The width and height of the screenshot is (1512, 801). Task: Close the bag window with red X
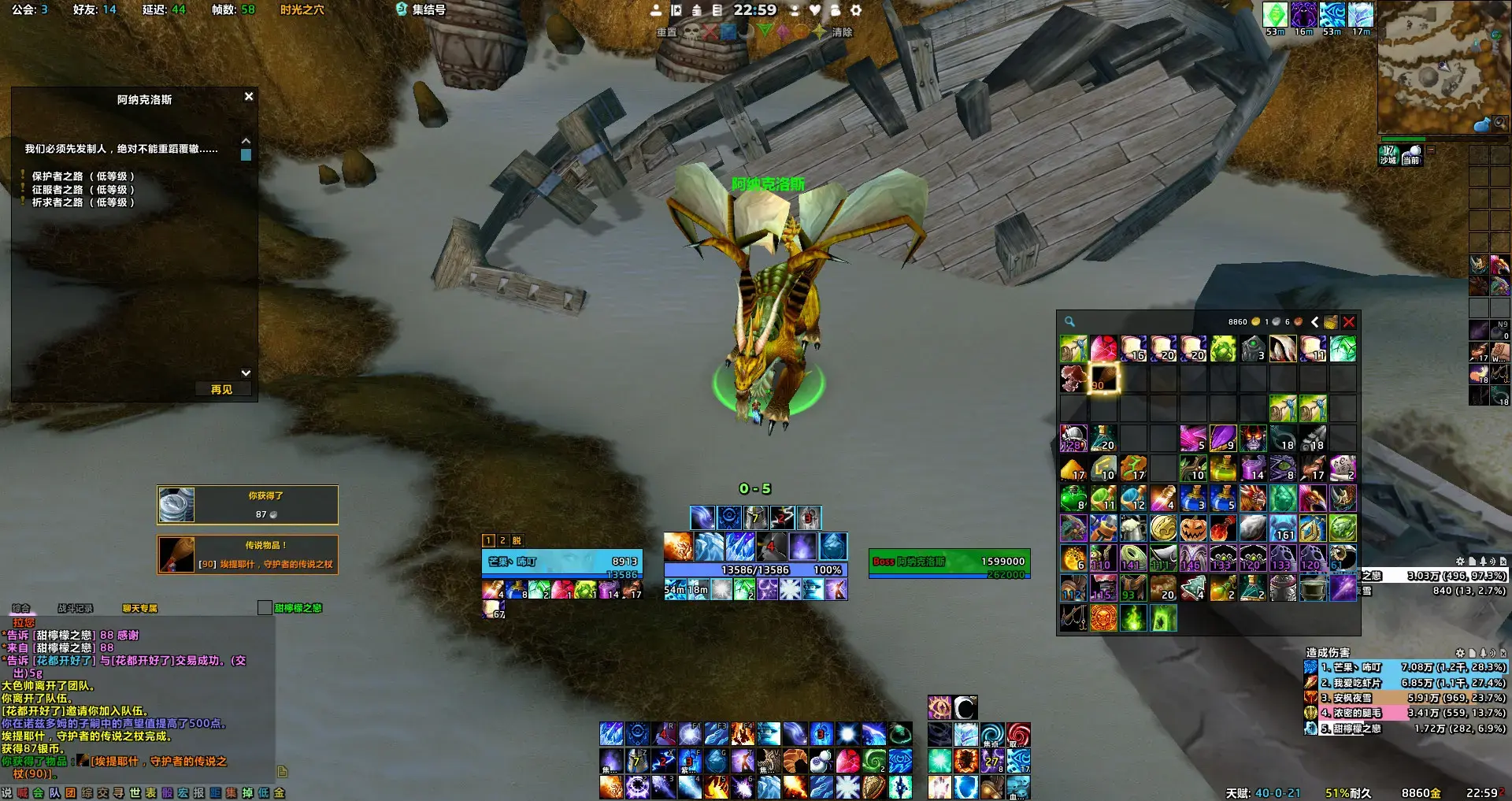tap(1349, 322)
